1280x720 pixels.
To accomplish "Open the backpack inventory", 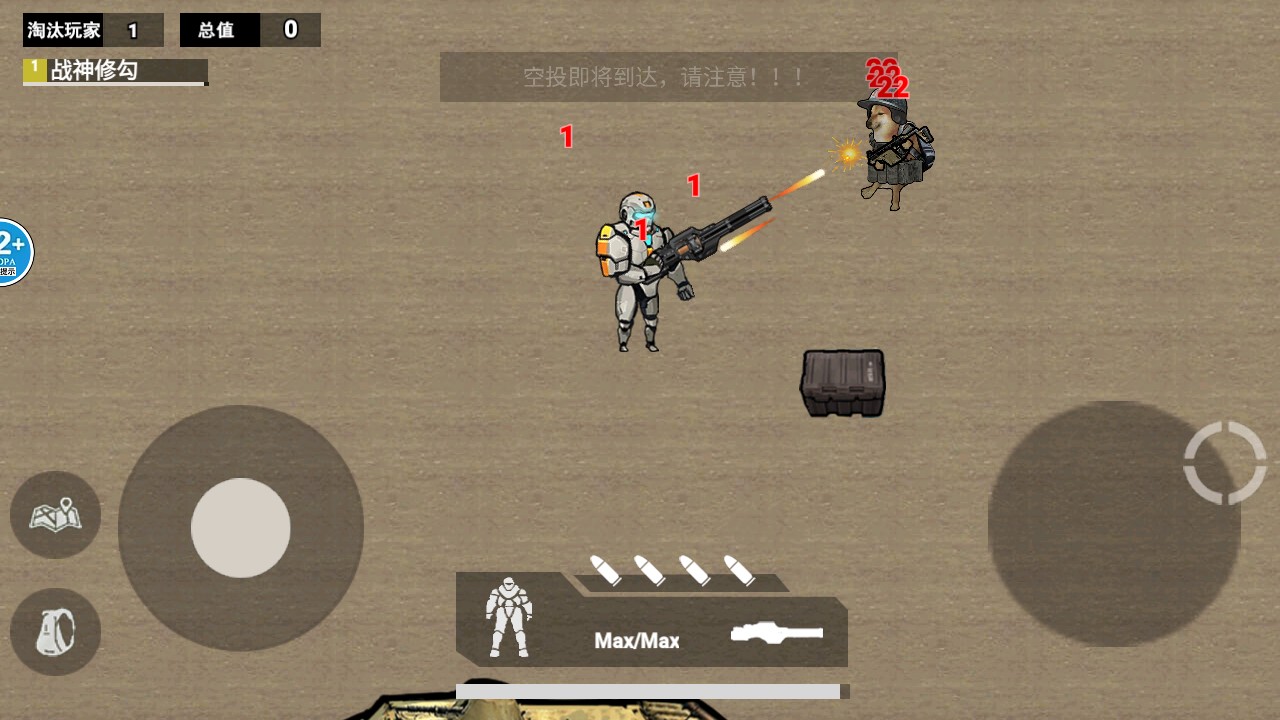I will coord(55,632).
